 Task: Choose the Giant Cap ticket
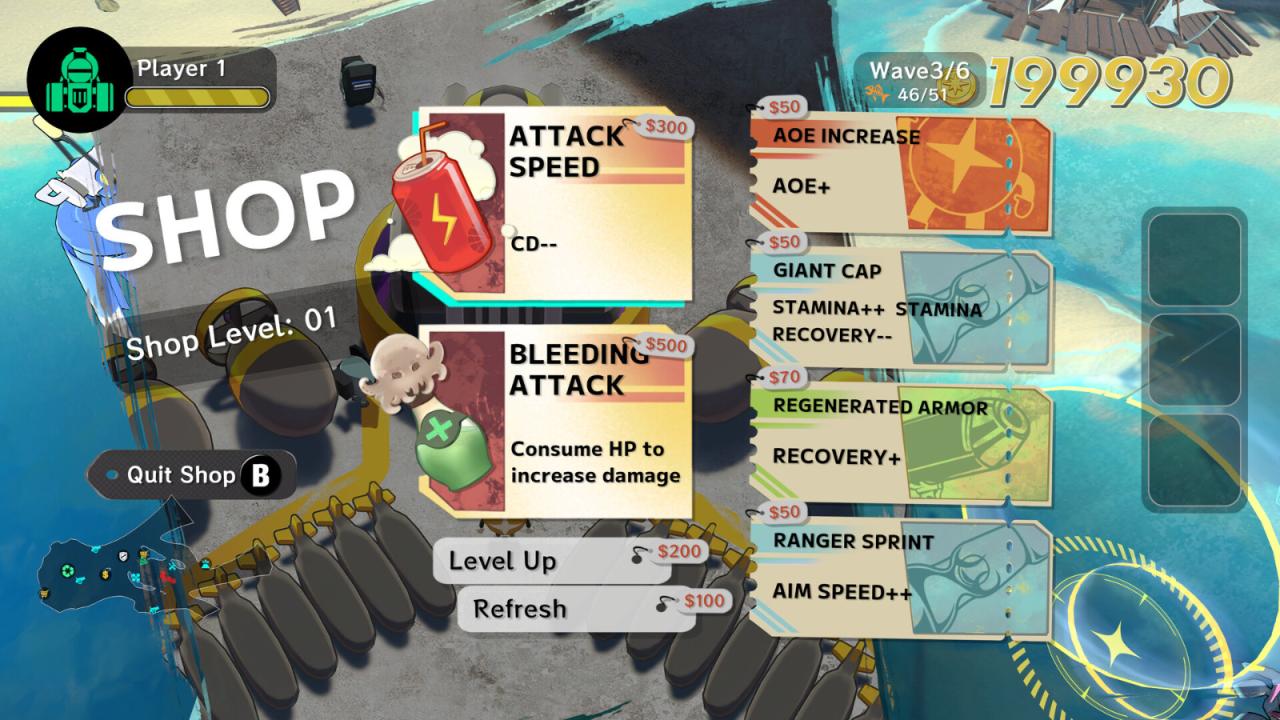[x=899, y=305]
